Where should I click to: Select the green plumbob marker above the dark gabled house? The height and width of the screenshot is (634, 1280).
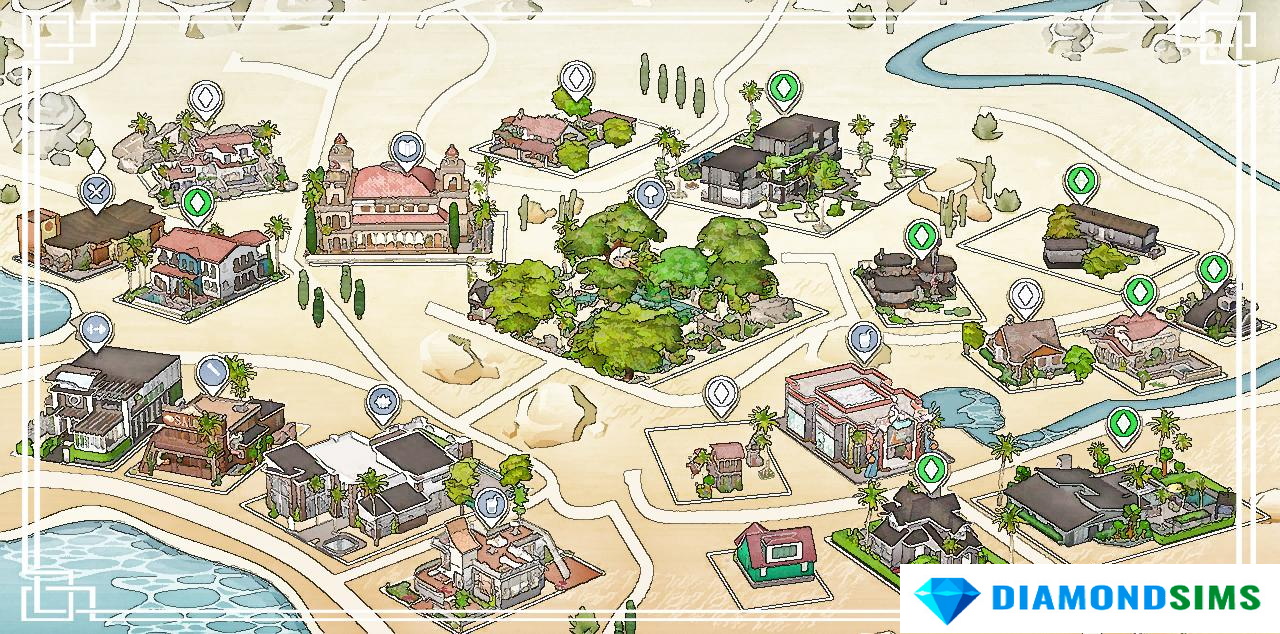[931, 470]
